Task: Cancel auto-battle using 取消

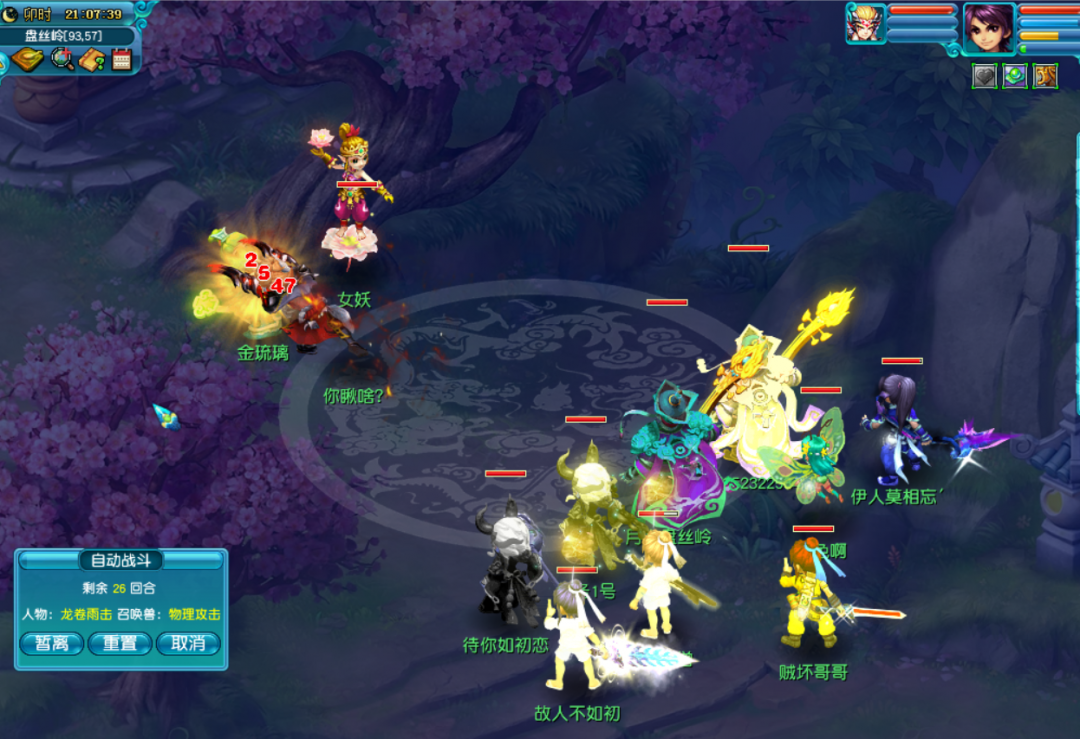Action: point(187,643)
